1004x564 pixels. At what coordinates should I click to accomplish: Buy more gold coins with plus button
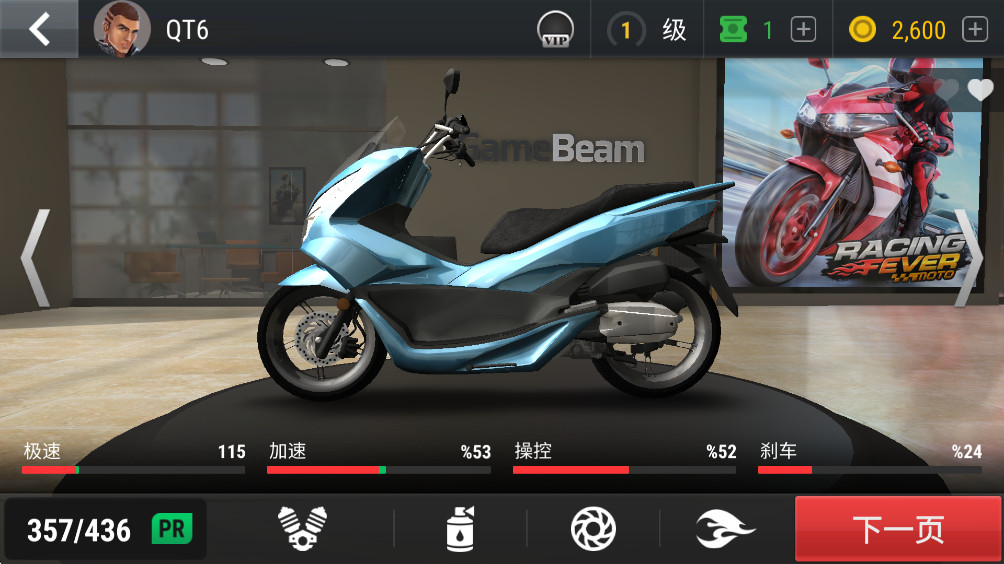pos(975,30)
